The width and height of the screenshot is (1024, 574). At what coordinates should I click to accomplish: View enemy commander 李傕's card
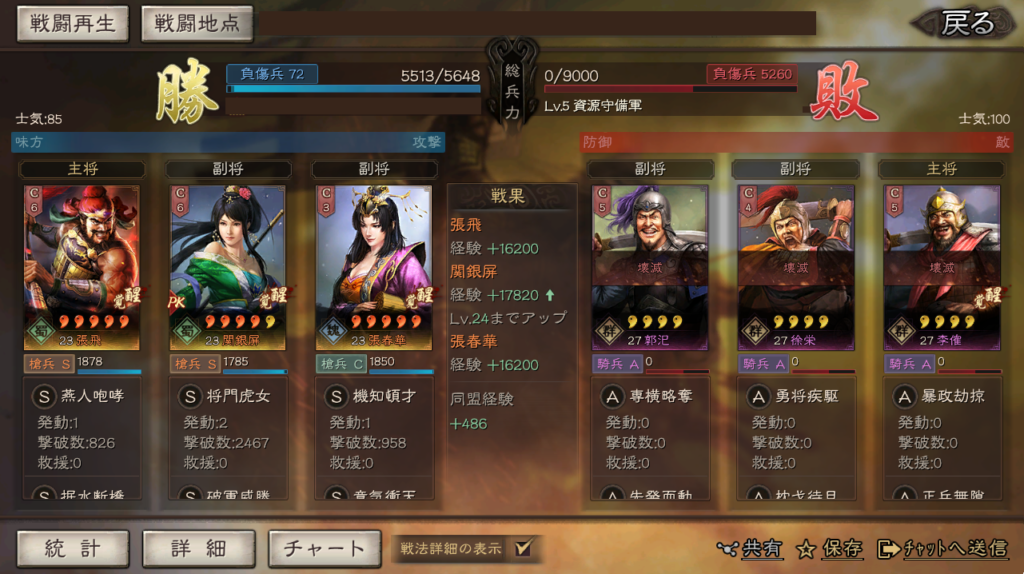pos(941,267)
